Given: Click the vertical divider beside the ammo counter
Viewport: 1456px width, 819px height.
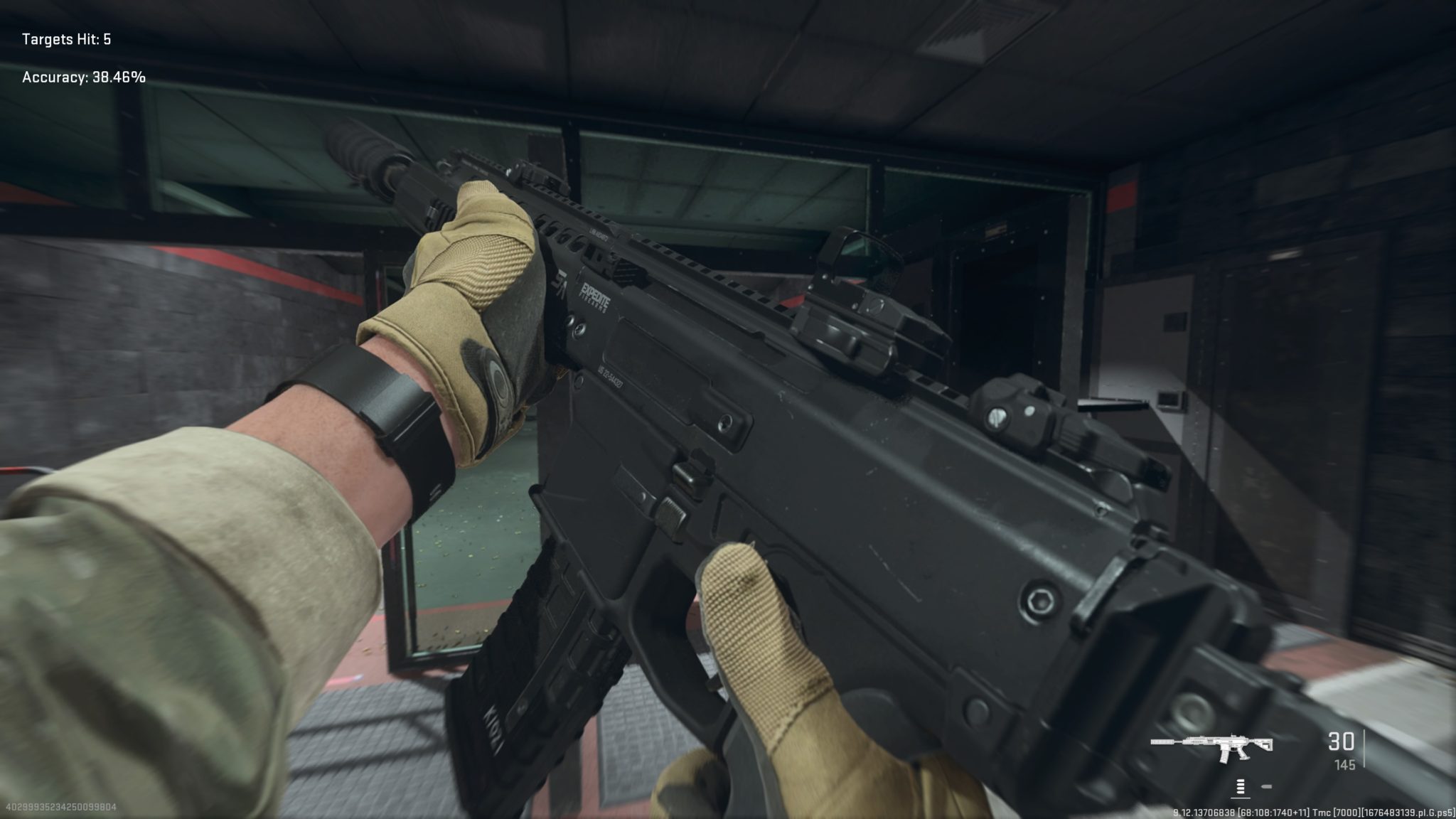Looking at the screenshot, I should (1364, 748).
